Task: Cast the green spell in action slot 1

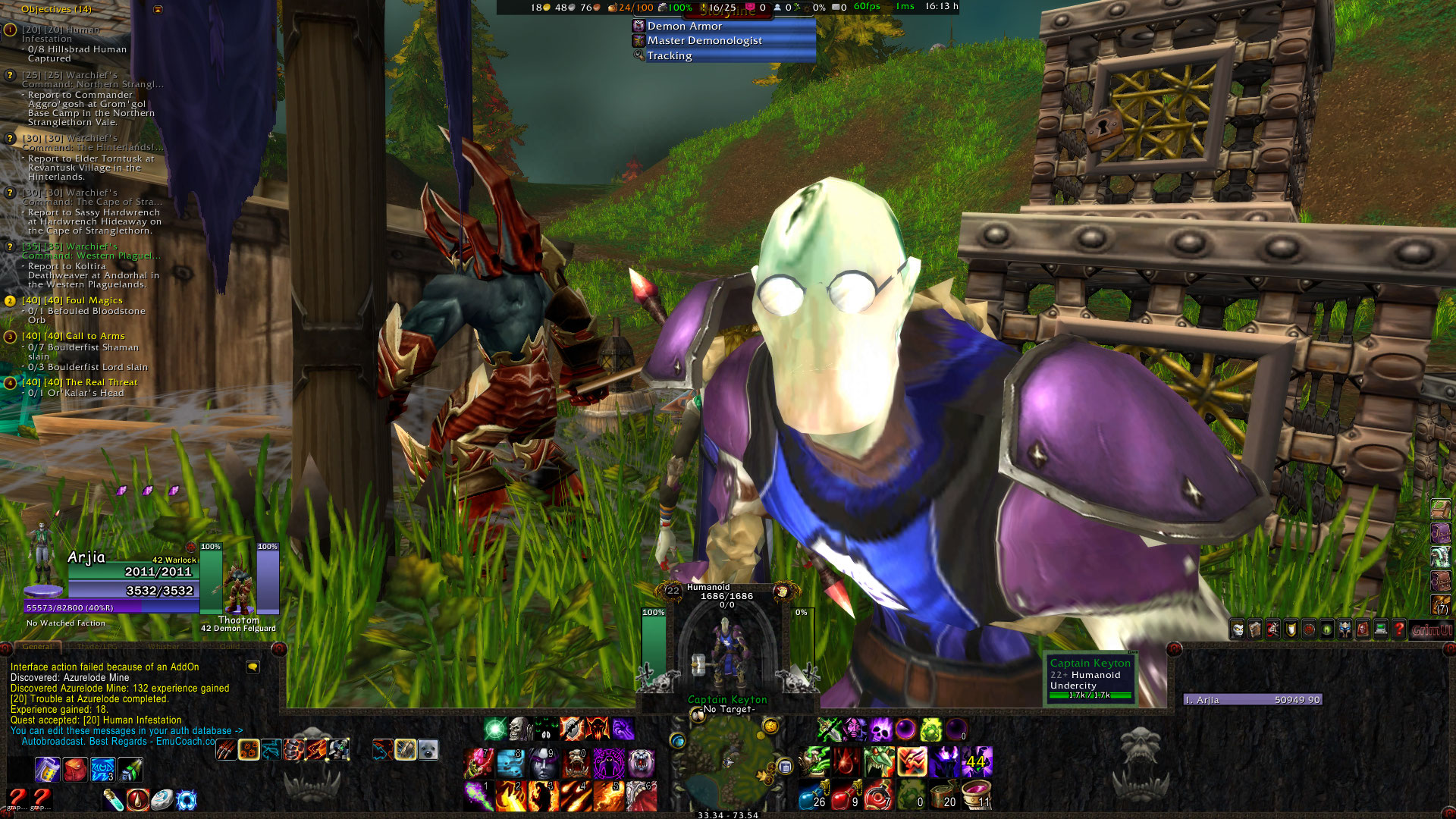Action: coord(477,796)
